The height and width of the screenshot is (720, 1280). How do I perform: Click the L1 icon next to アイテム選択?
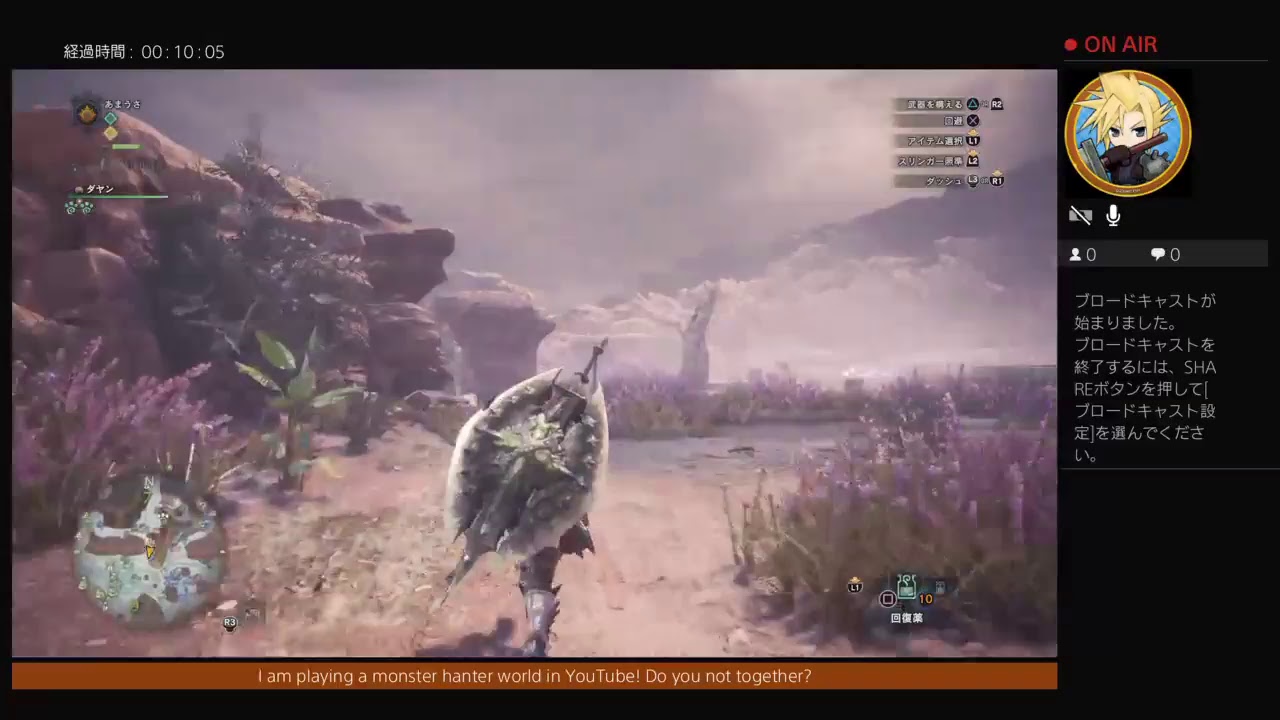[x=973, y=141]
